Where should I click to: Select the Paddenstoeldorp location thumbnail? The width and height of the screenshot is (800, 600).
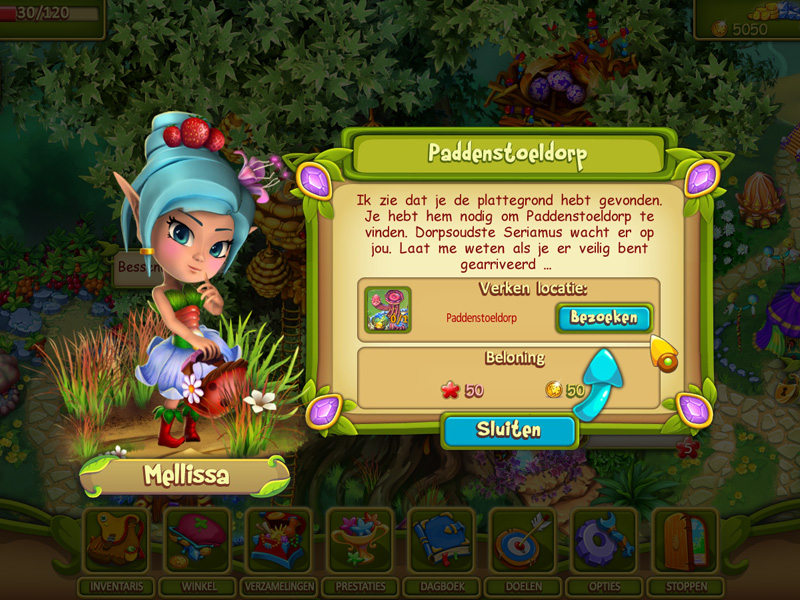point(388,310)
